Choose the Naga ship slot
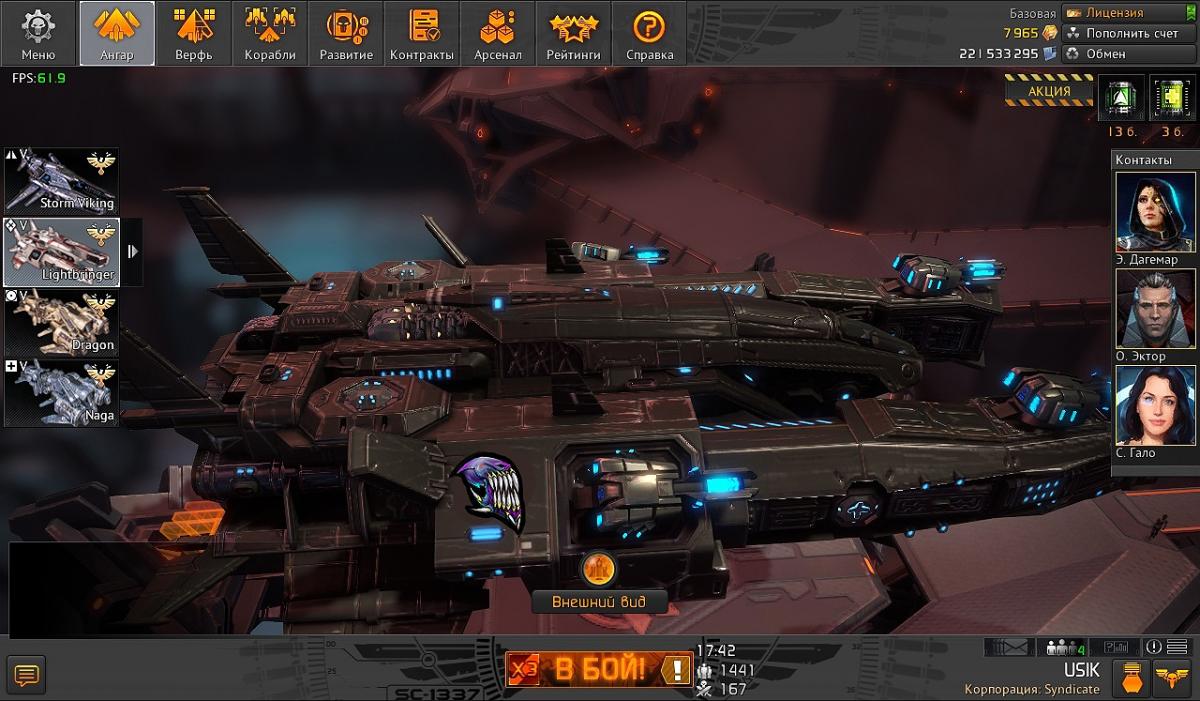Image resolution: width=1200 pixels, height=701 pixels. [62, 392]
